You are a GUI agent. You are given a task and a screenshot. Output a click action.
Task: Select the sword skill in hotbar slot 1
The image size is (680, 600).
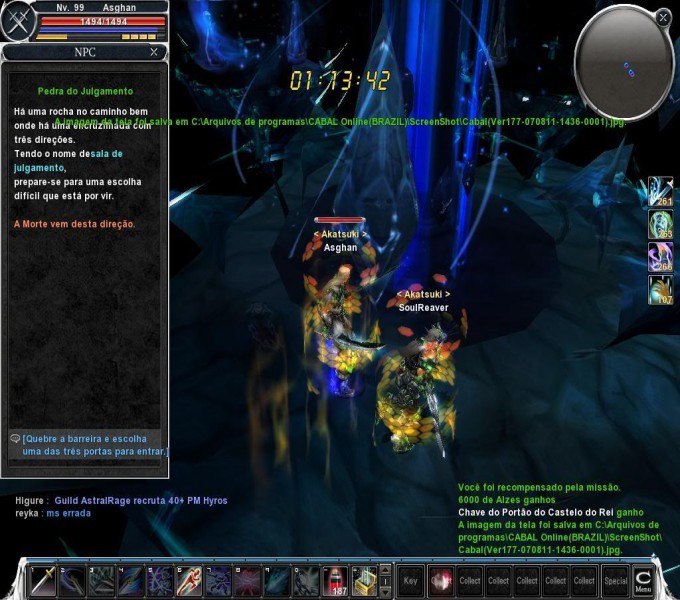tap(44, 581)
